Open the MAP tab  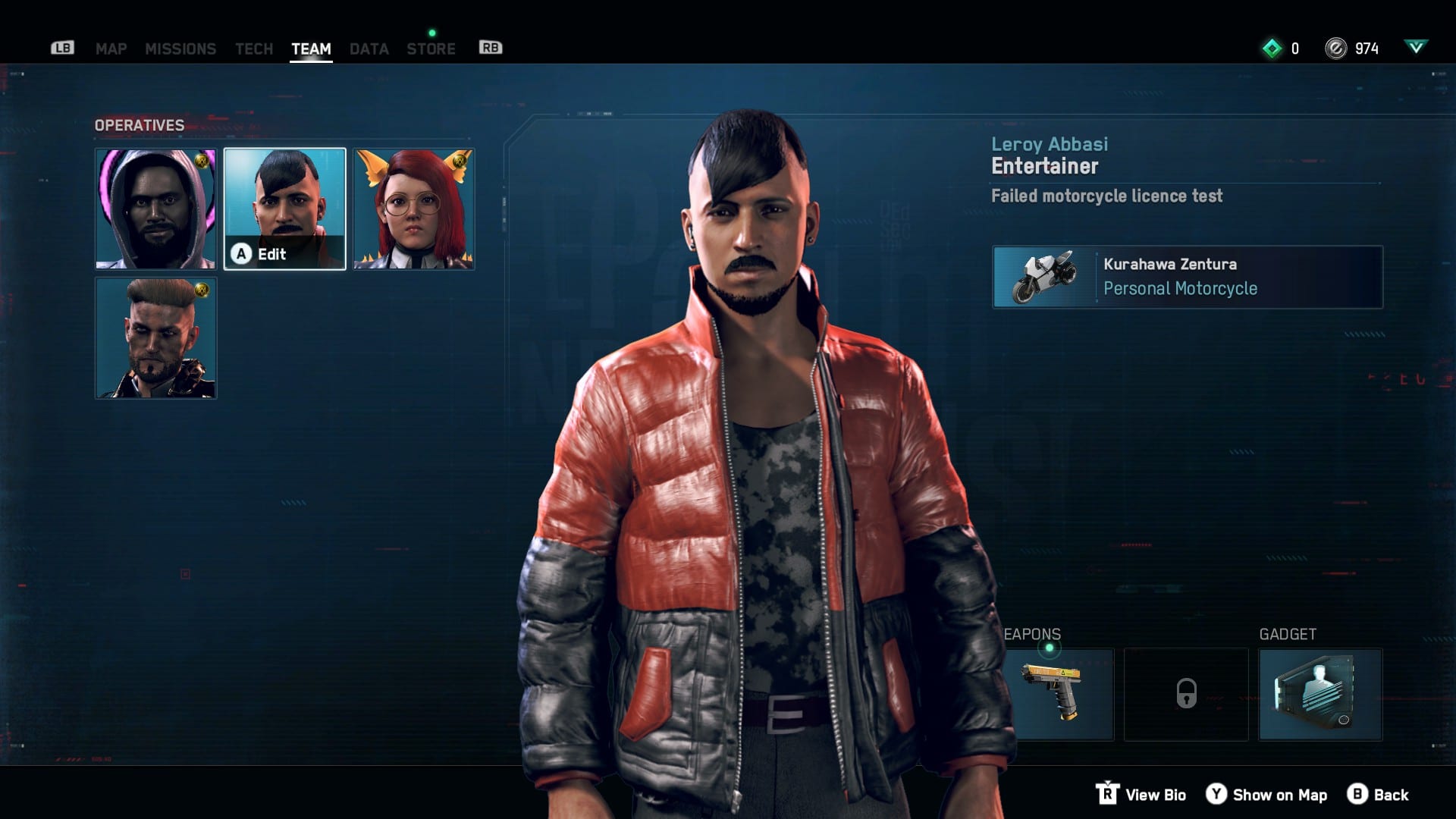pyautogui.click(x=111, y=49)
